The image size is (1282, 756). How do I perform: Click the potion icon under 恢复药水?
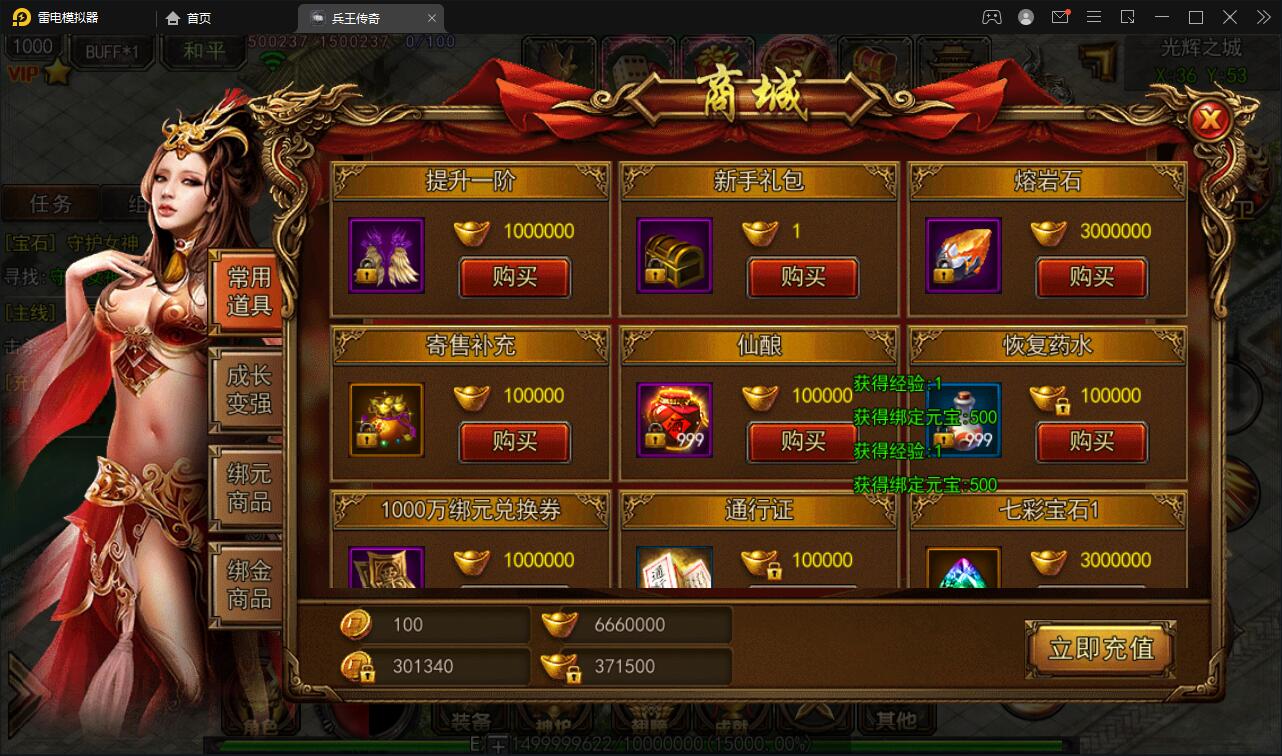pos(962,421)
